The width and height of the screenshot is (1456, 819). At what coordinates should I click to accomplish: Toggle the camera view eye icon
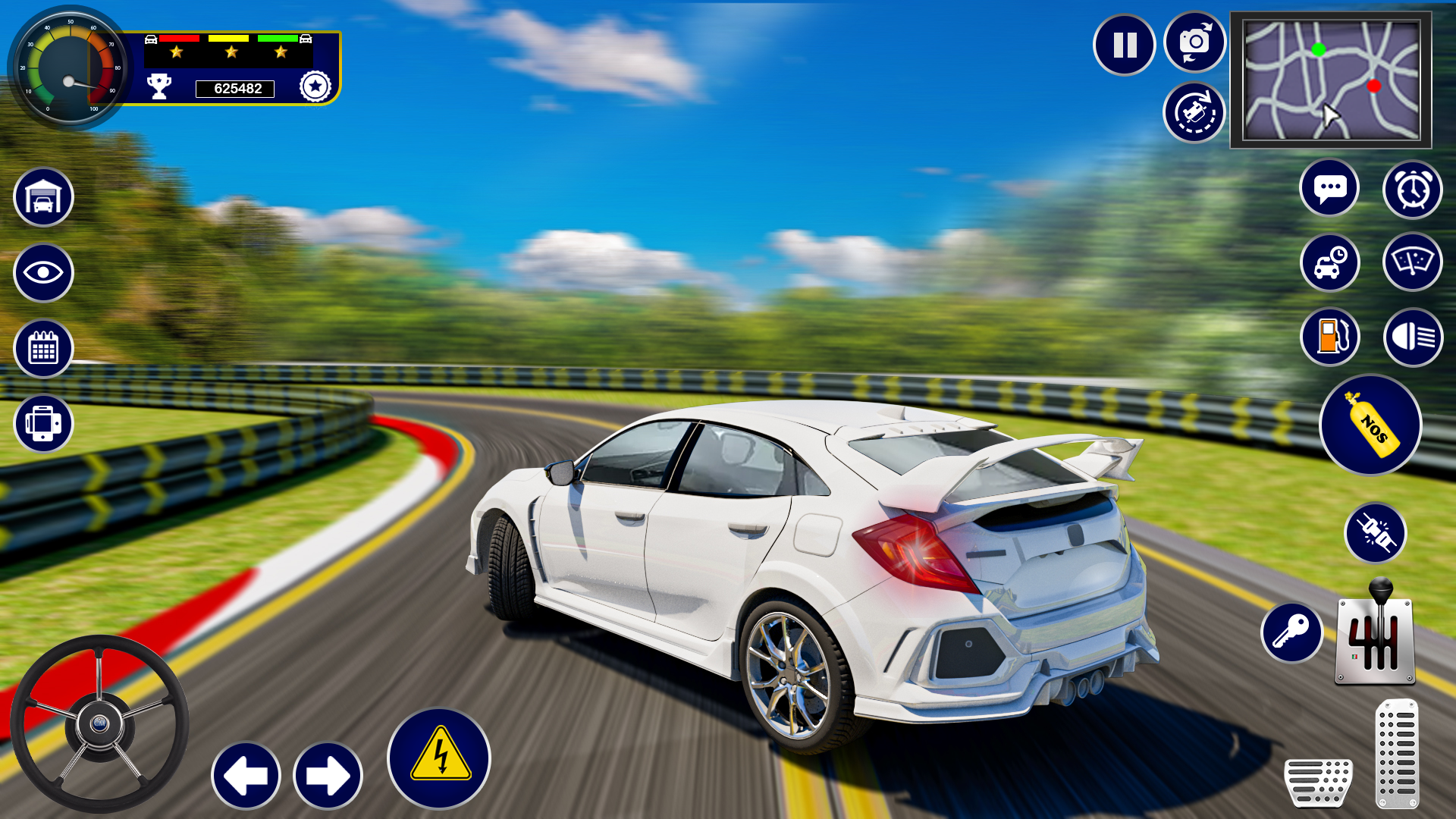coord(43,272)
